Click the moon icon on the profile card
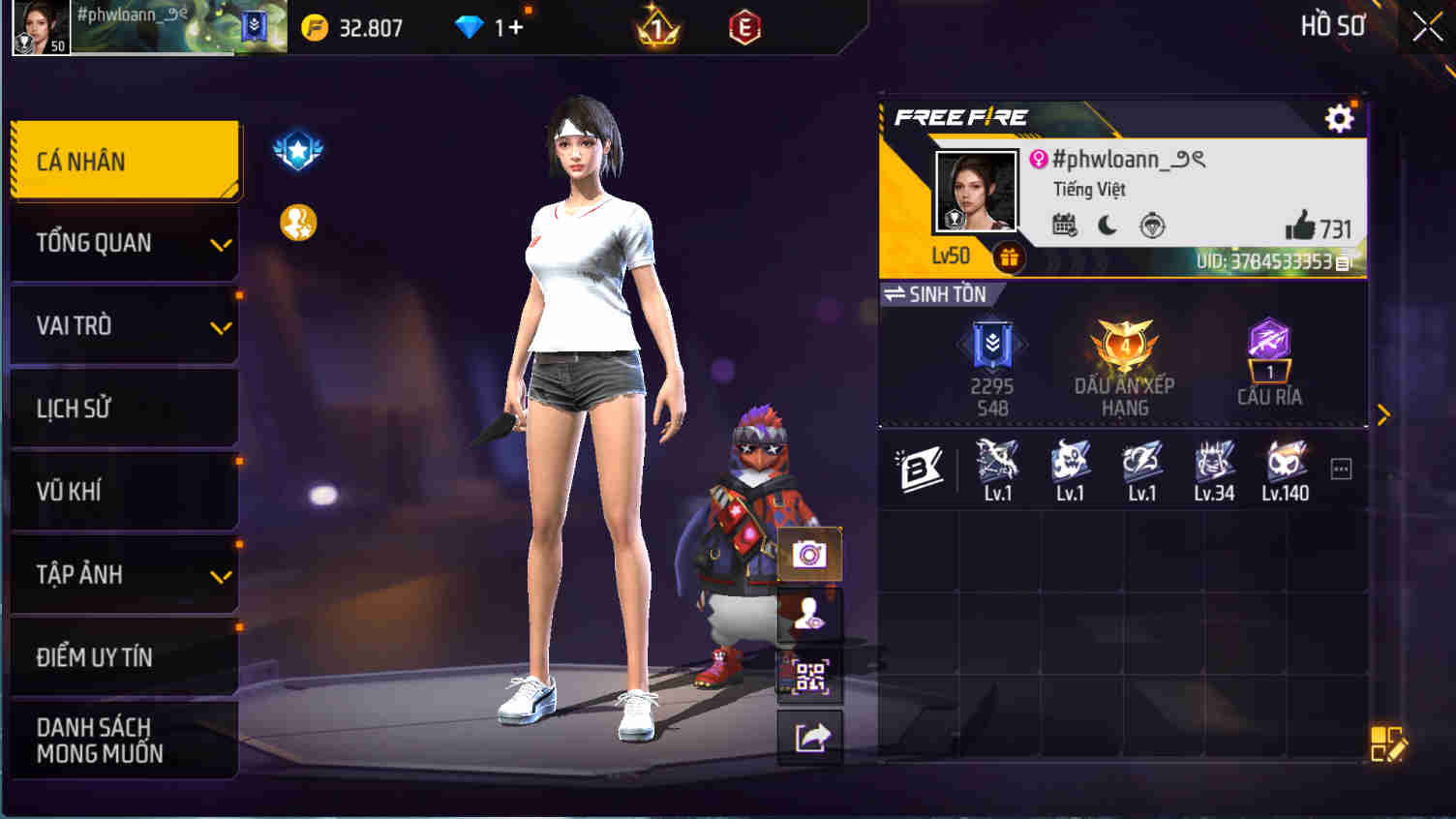 (x=1107, y=225)
